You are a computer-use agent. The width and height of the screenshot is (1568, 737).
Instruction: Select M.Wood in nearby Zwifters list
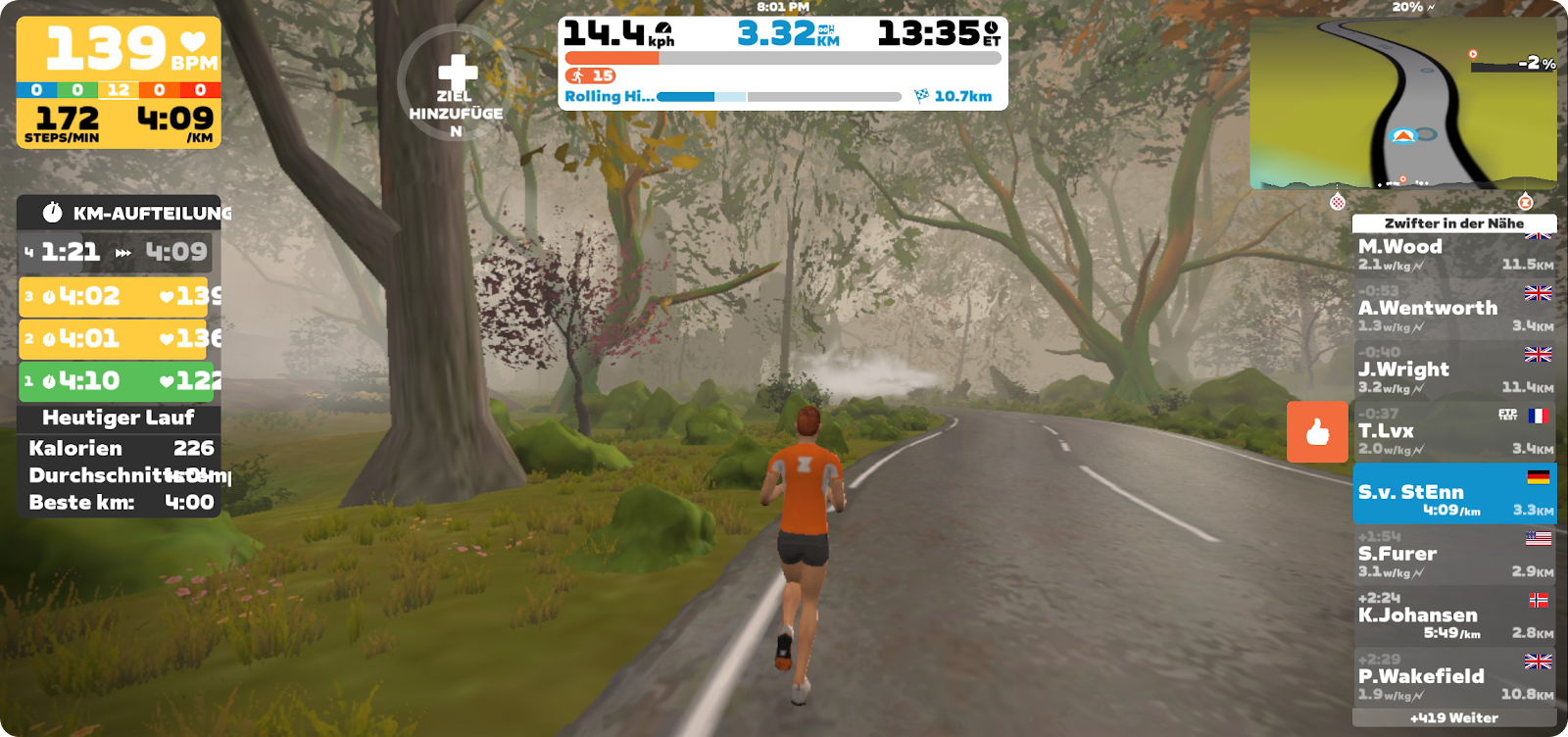[1453, 254]
